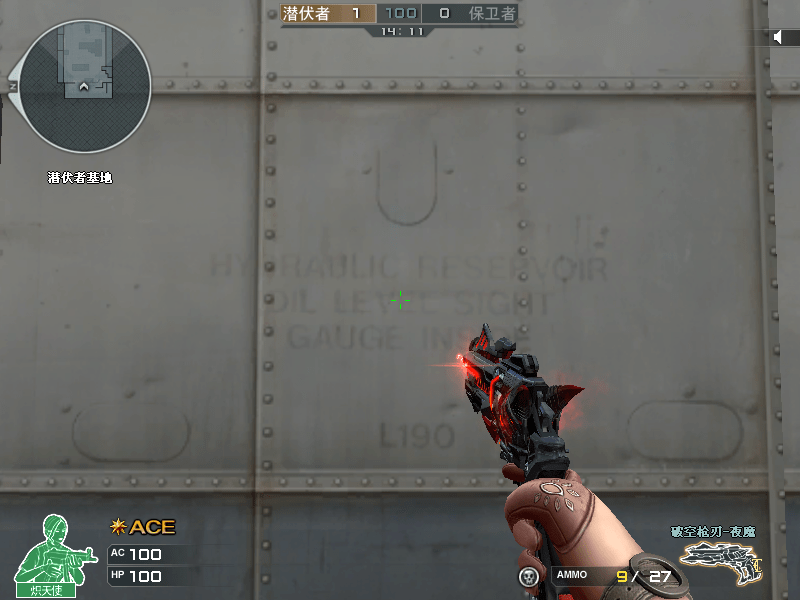Toggle the speaker sound icon
Viewport: 800px width, 600px height.
point(780,37)
